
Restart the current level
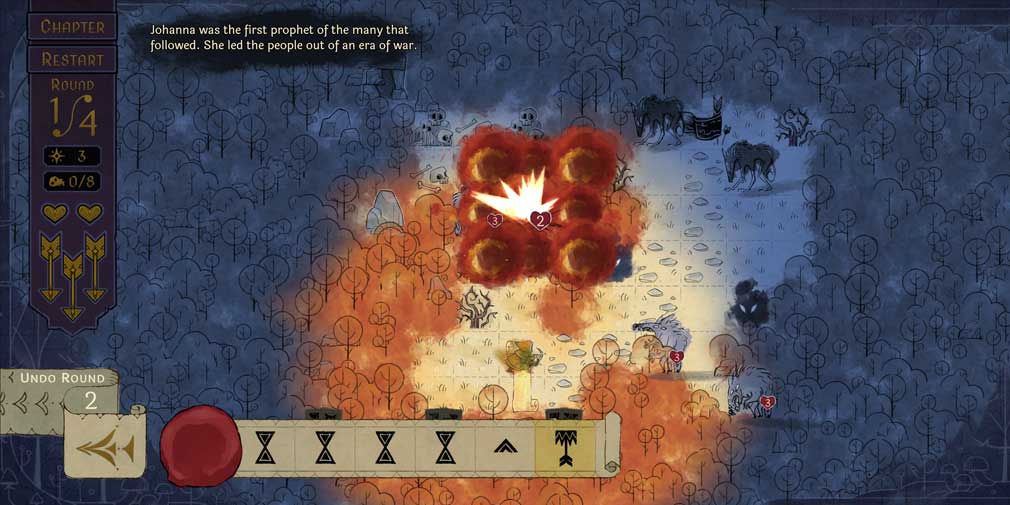tap(72, 58)
